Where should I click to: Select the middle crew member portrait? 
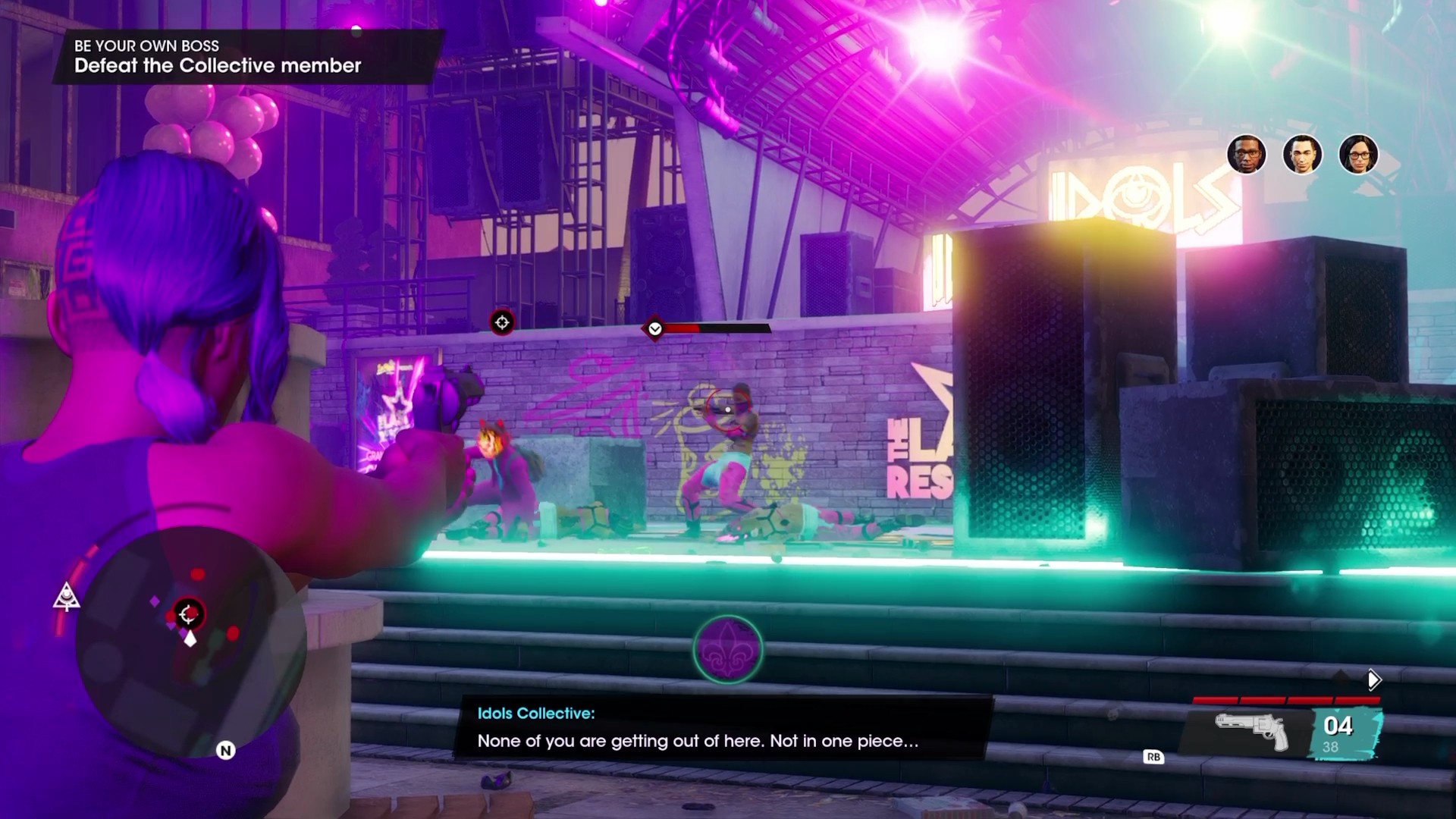pos(1302,155)
